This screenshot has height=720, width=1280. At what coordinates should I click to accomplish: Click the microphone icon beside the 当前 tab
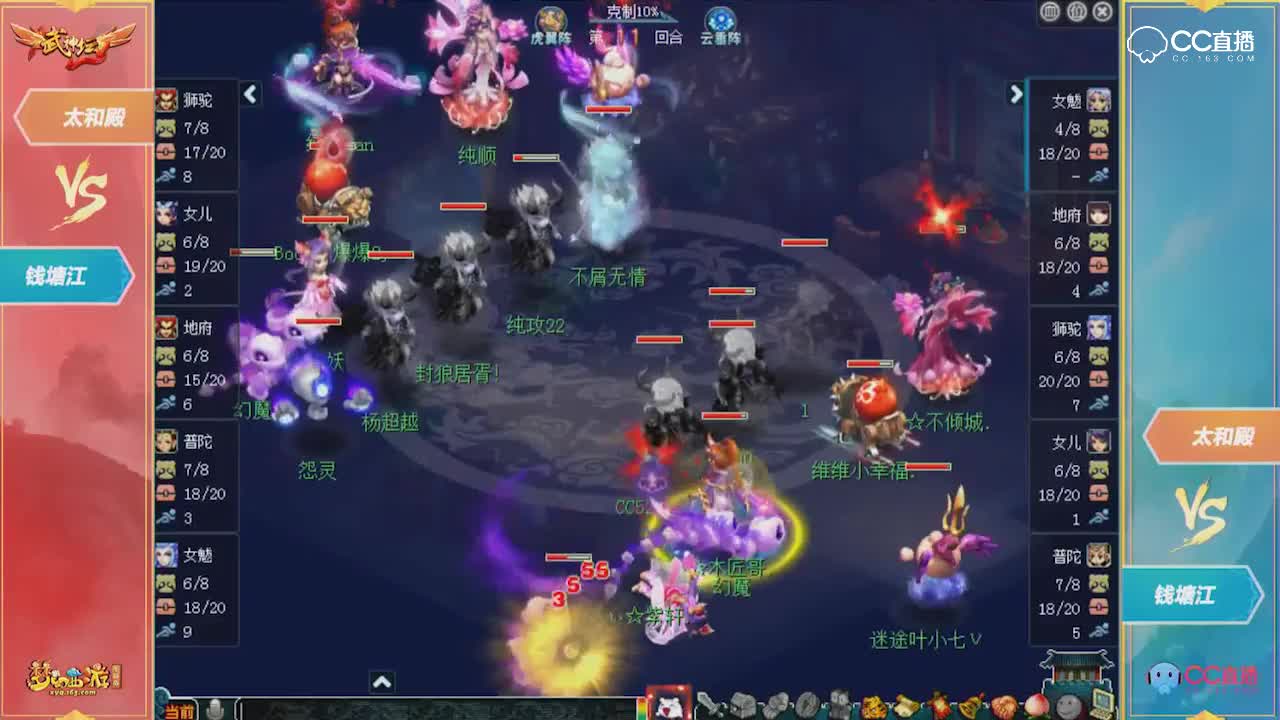tap(215, 708)
